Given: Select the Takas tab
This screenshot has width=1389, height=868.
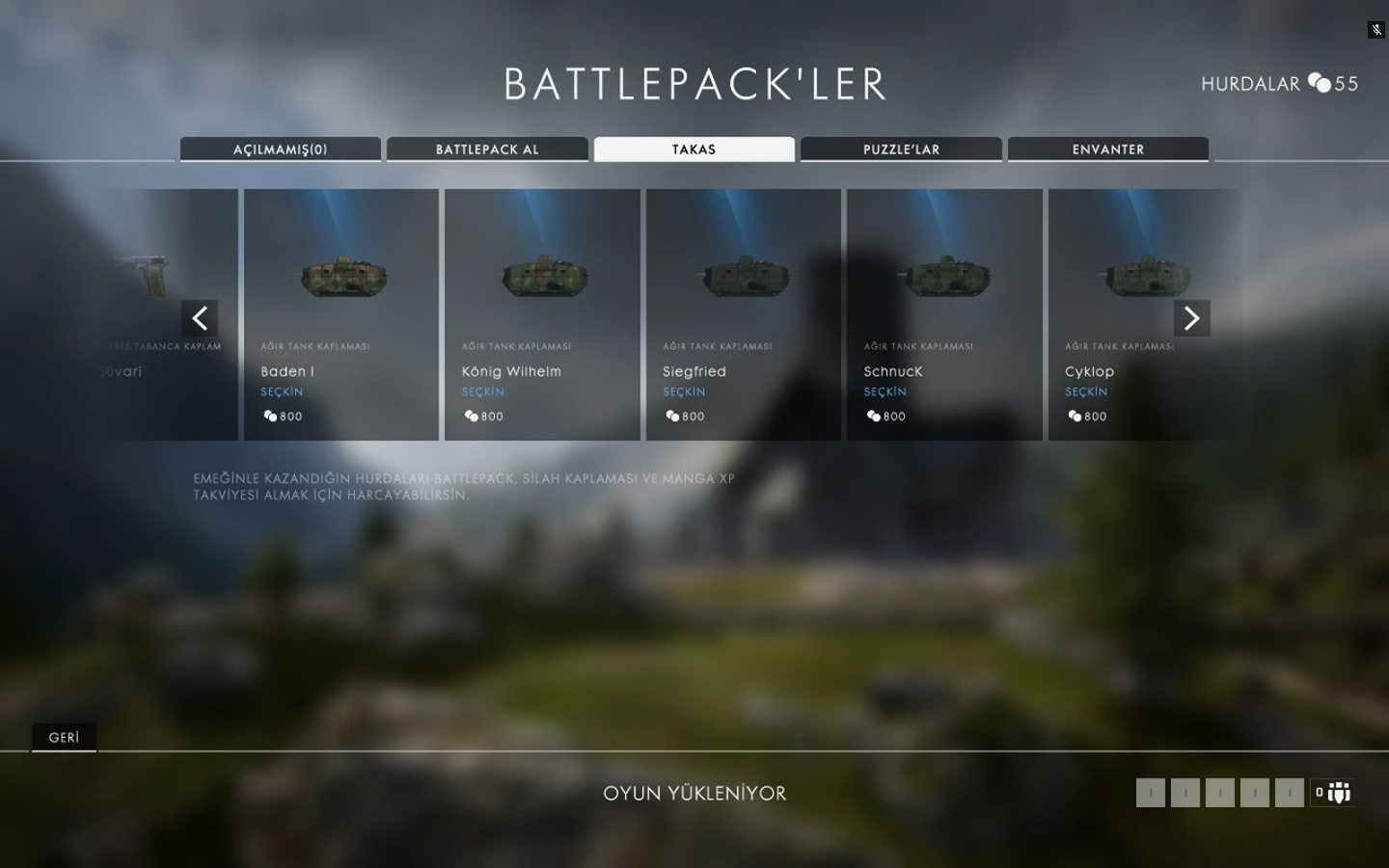Looking at the screenshot, I should 694,149.
